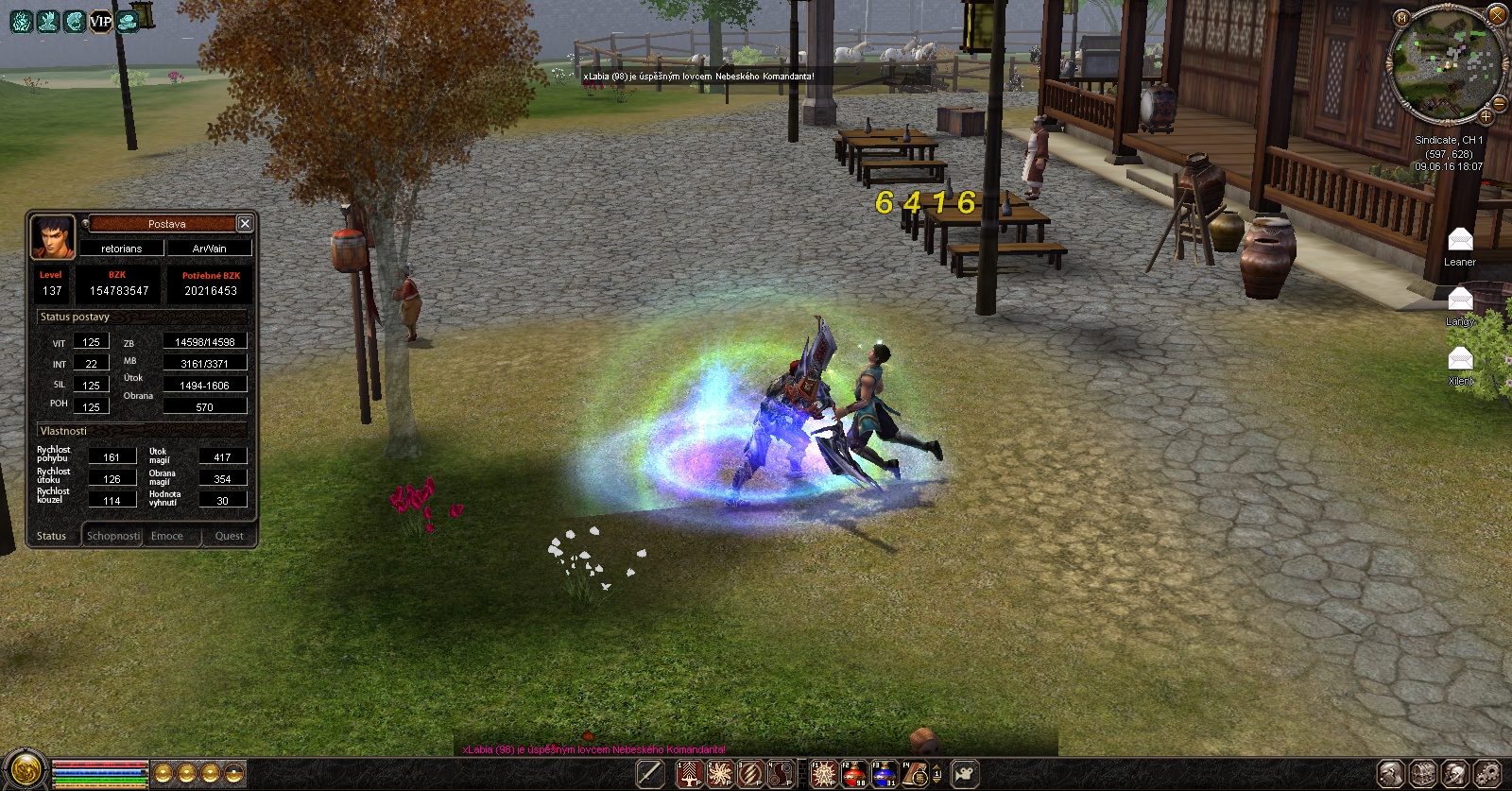Viewport: 1512px width, 791px height.
Task: Click the minimap's zoom-in plus button
Action: click(1486, 117)
